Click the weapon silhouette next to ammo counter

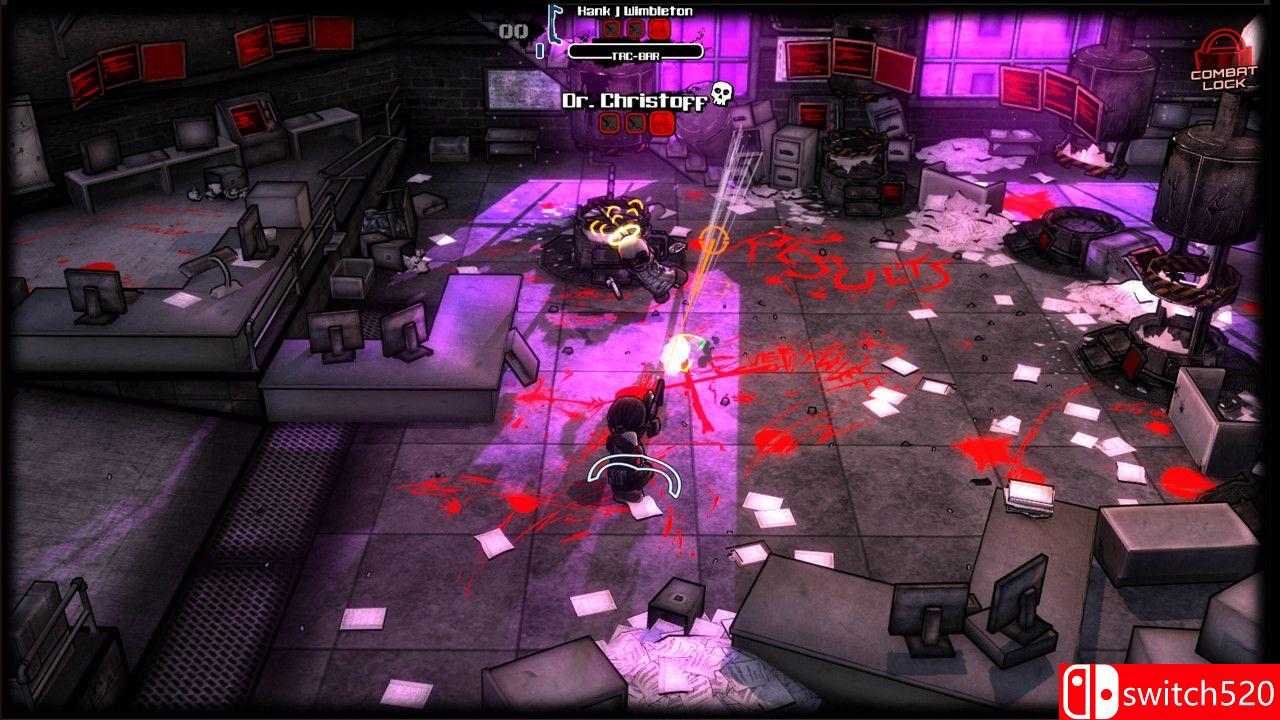click(554, 24)
